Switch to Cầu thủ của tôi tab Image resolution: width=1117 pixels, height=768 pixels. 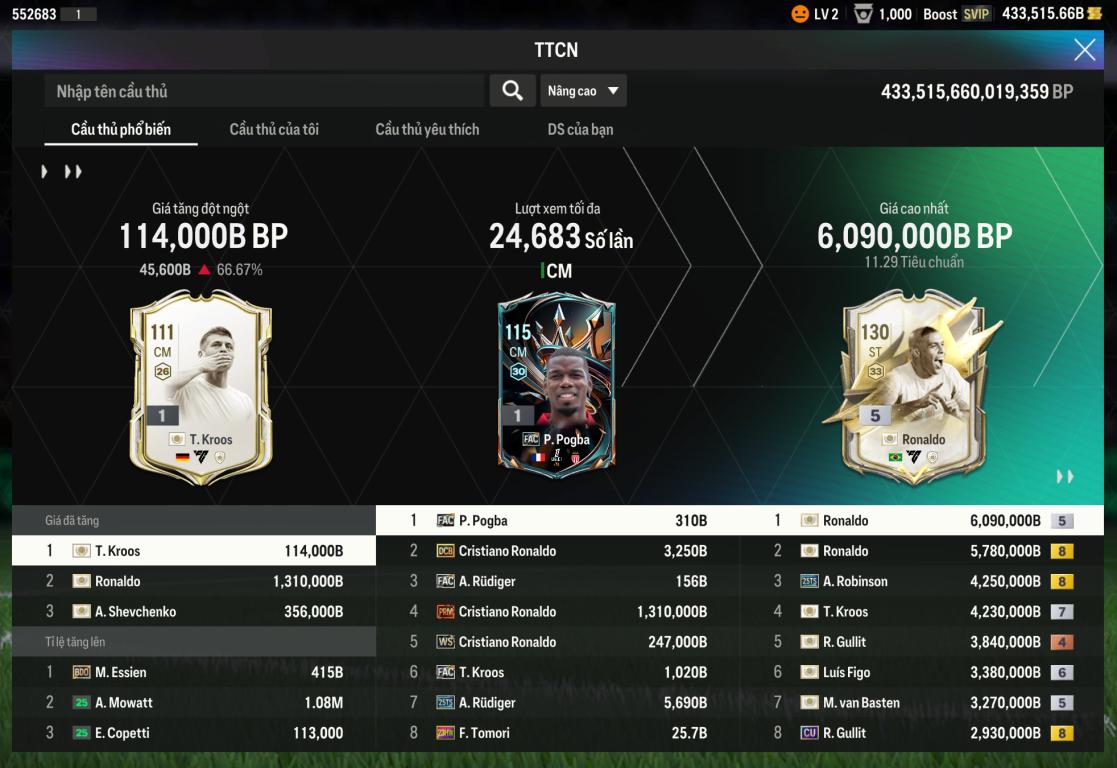point(274,129)
